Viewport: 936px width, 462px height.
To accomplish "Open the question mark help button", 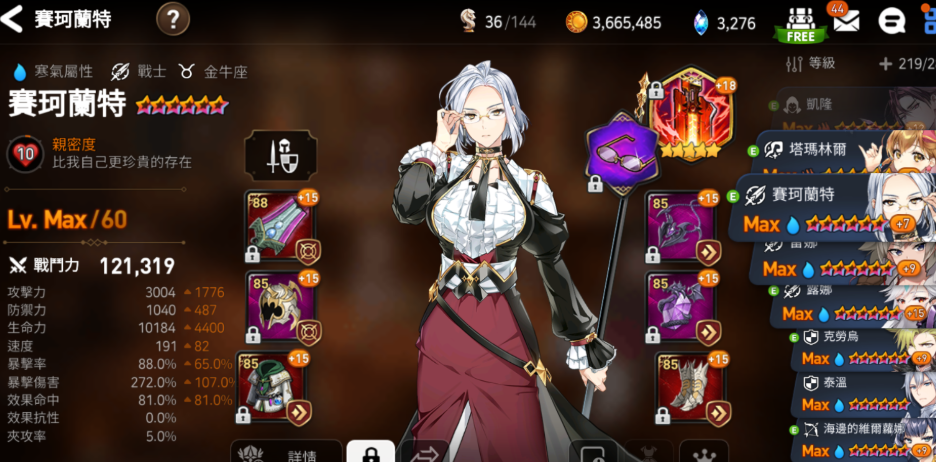I will point(173,19).
